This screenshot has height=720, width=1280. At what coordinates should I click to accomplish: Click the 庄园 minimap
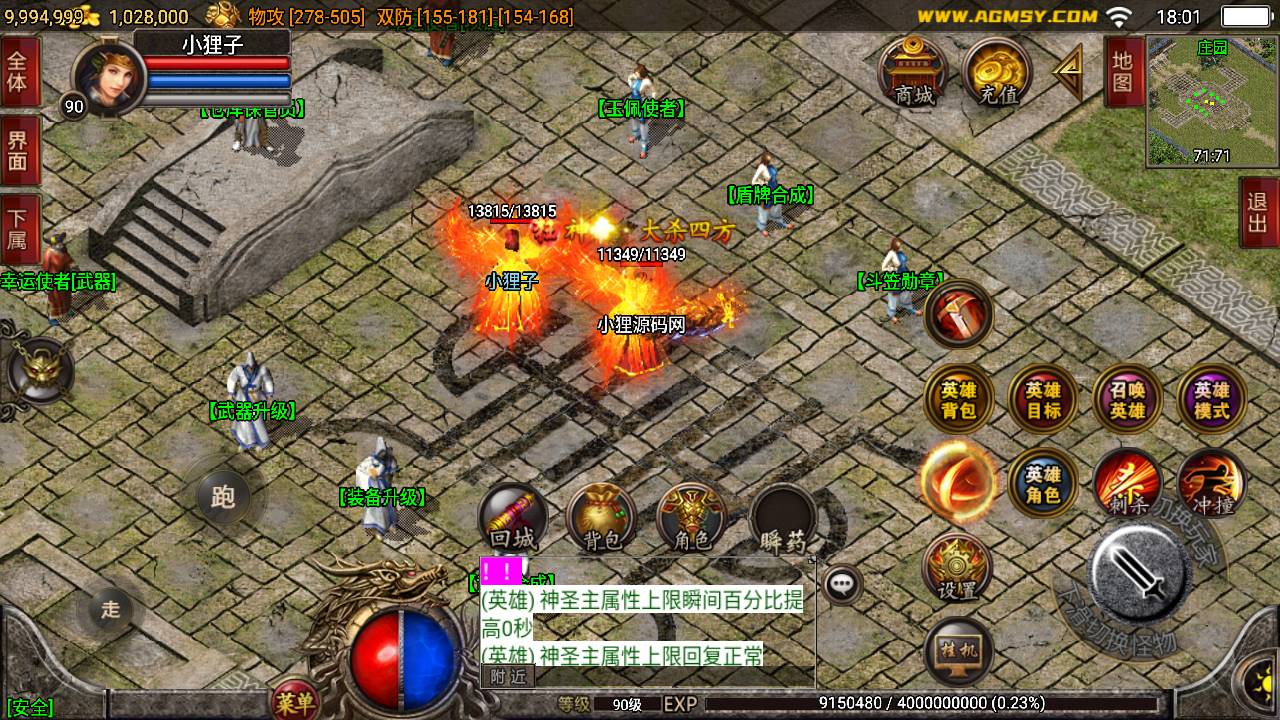coord(1212,100)
